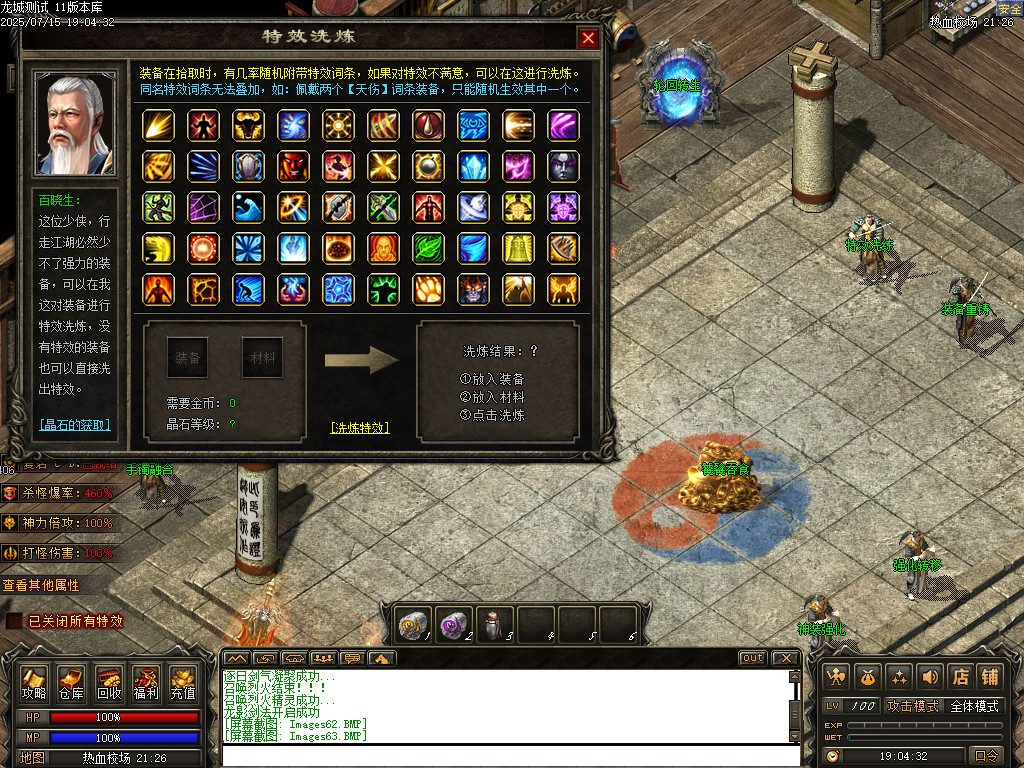1024x768 pixels.
Task: Open the 充值 recharge shop
Action: click(183, 682)
